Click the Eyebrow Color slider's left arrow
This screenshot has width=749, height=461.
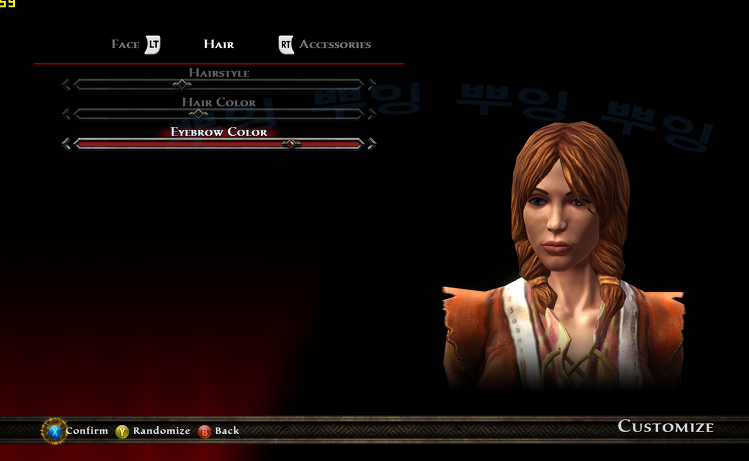pos(67,144)
